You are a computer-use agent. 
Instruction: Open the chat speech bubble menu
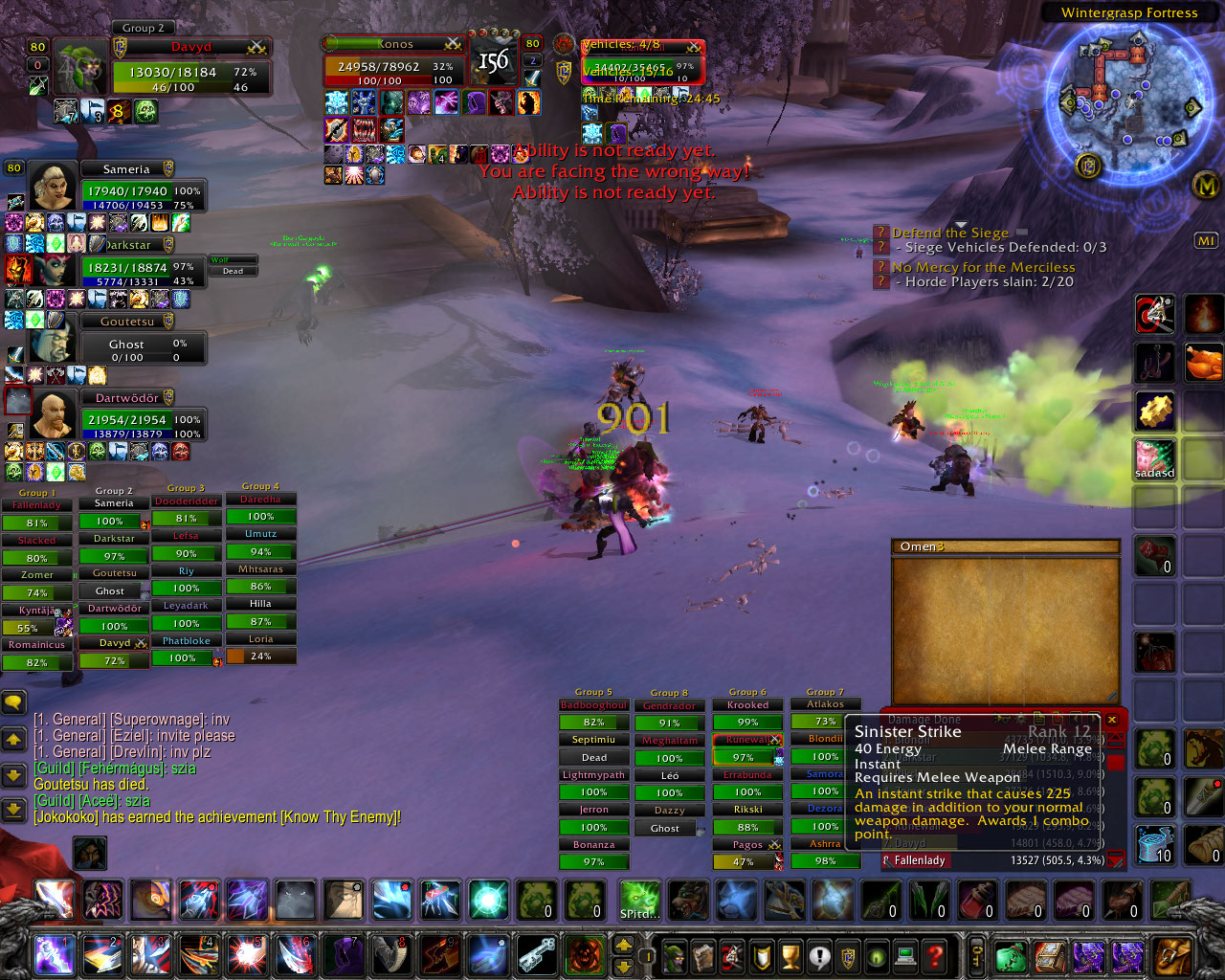point(13,703)
